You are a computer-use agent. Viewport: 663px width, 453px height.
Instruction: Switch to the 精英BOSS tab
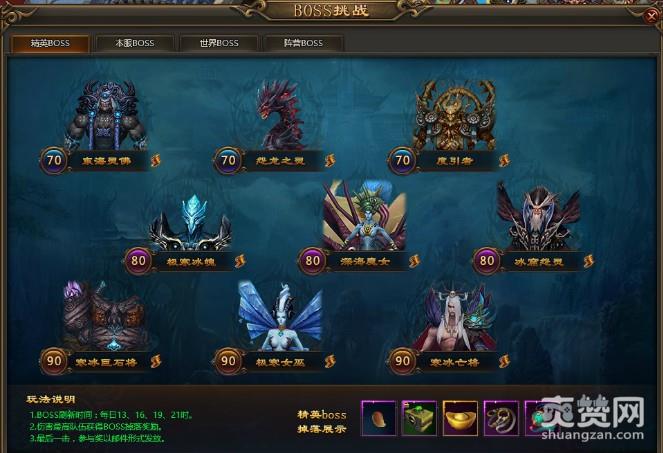pyautogui.click(x=50, y=44)
